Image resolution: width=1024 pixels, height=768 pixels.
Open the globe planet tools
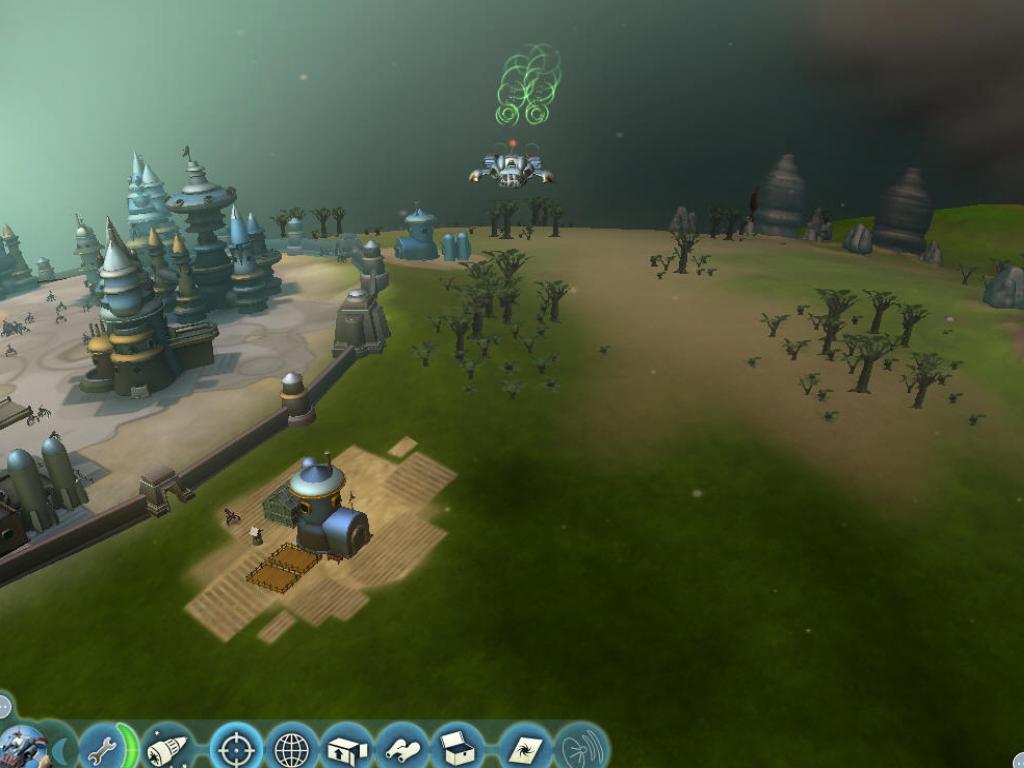tap(292, 748)
